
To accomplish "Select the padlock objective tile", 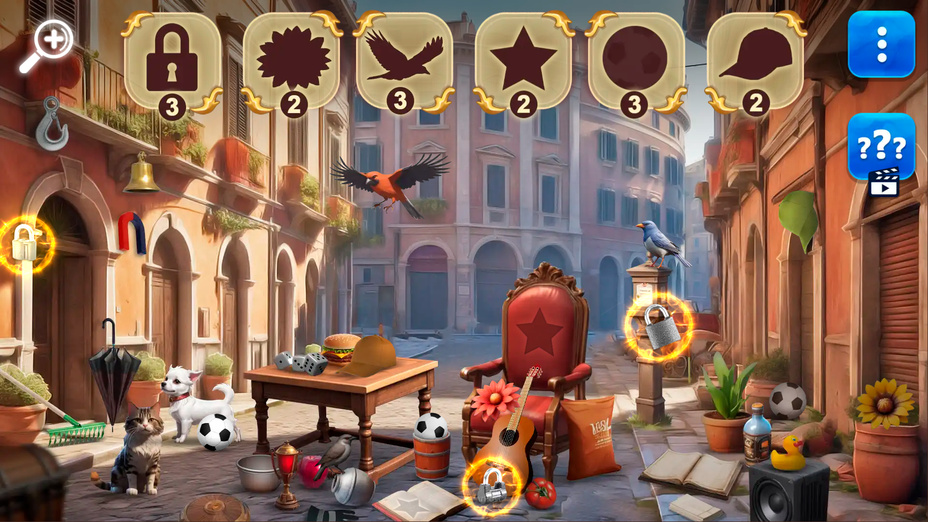I will [173, 61].
